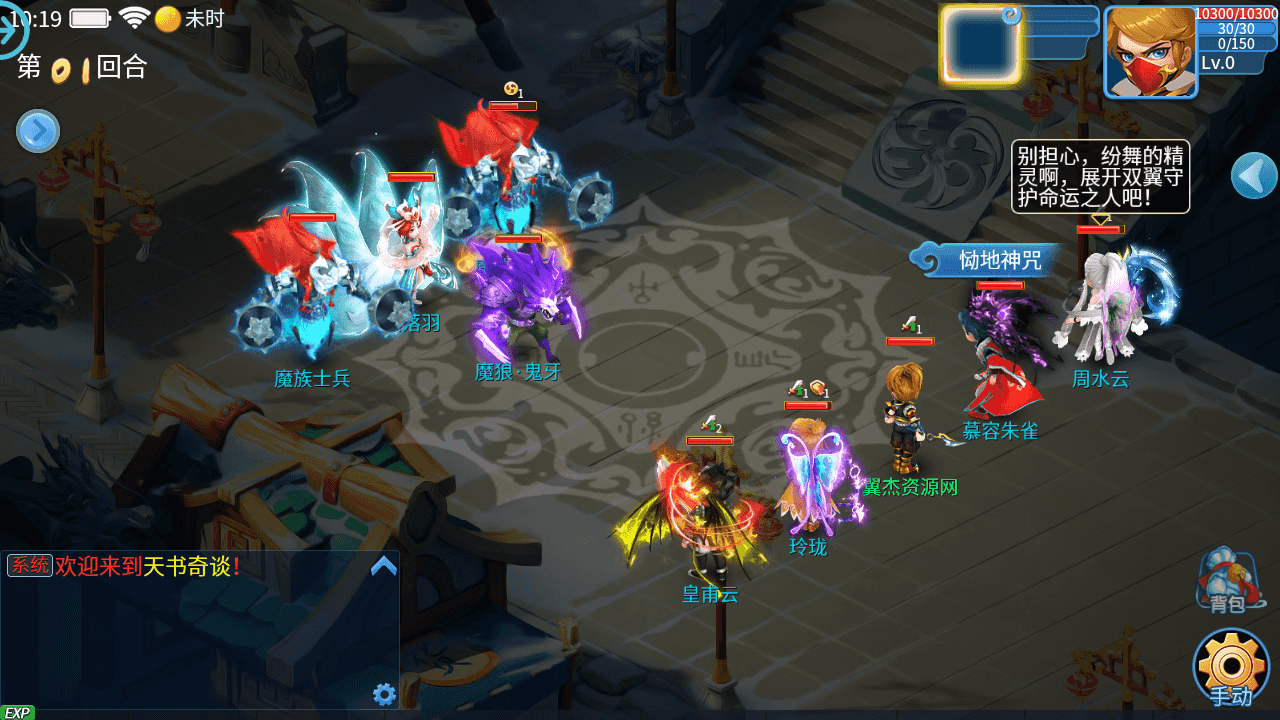
Task: Open the chat settings gear
Action: click(384, 694)
